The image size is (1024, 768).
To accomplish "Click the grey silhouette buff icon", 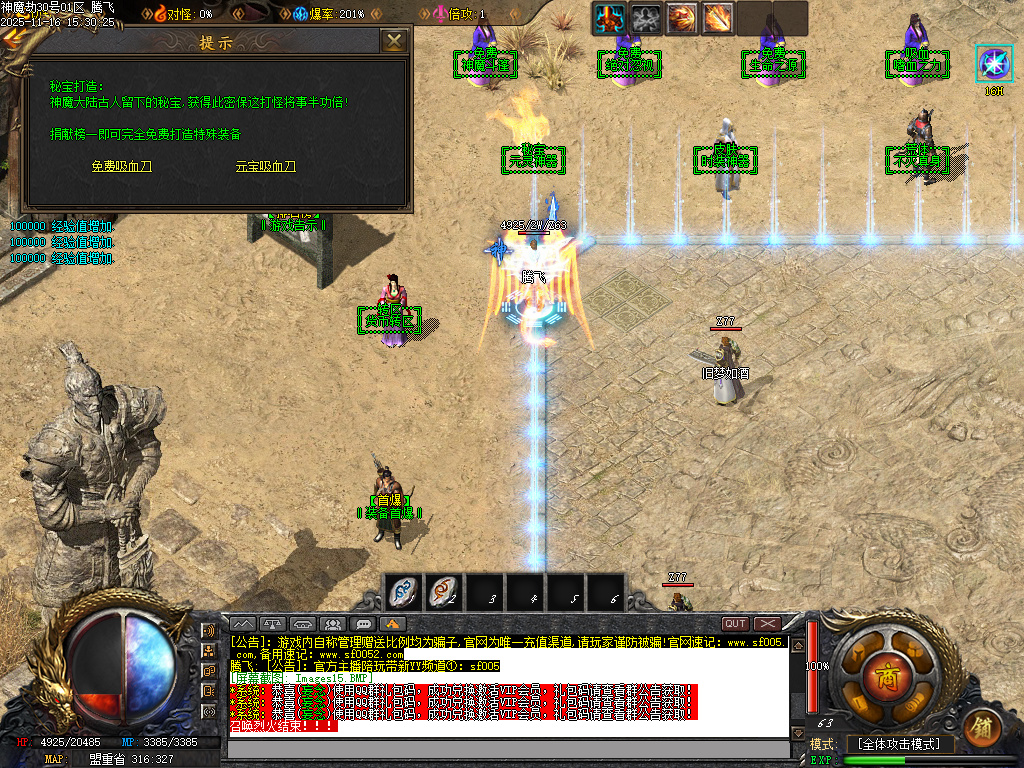I will tap(646, 17).
